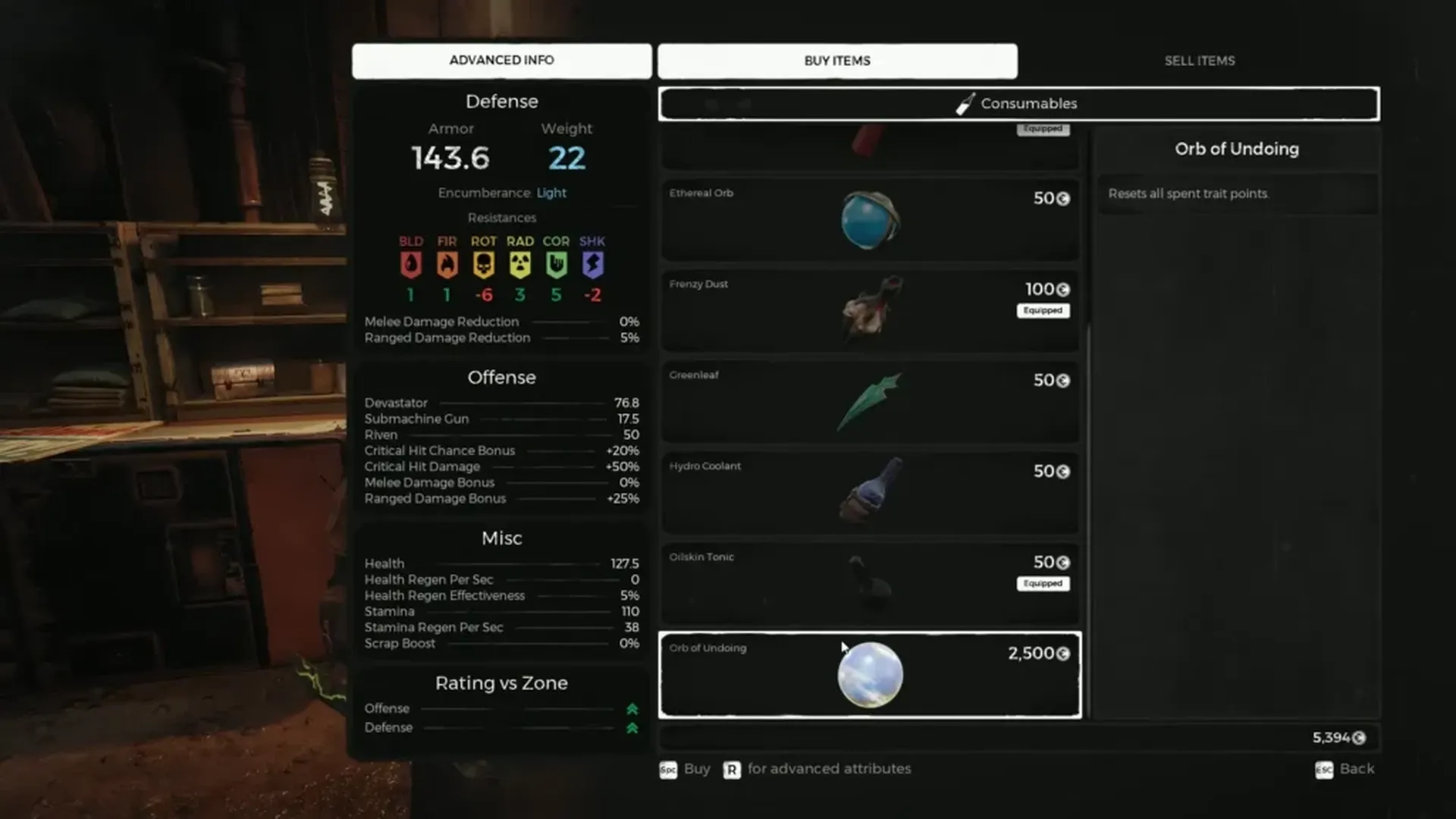Screen dimensions: 1456x819
Task: Select the rot (ROT) resistance icon
Action: pos(484,265)
